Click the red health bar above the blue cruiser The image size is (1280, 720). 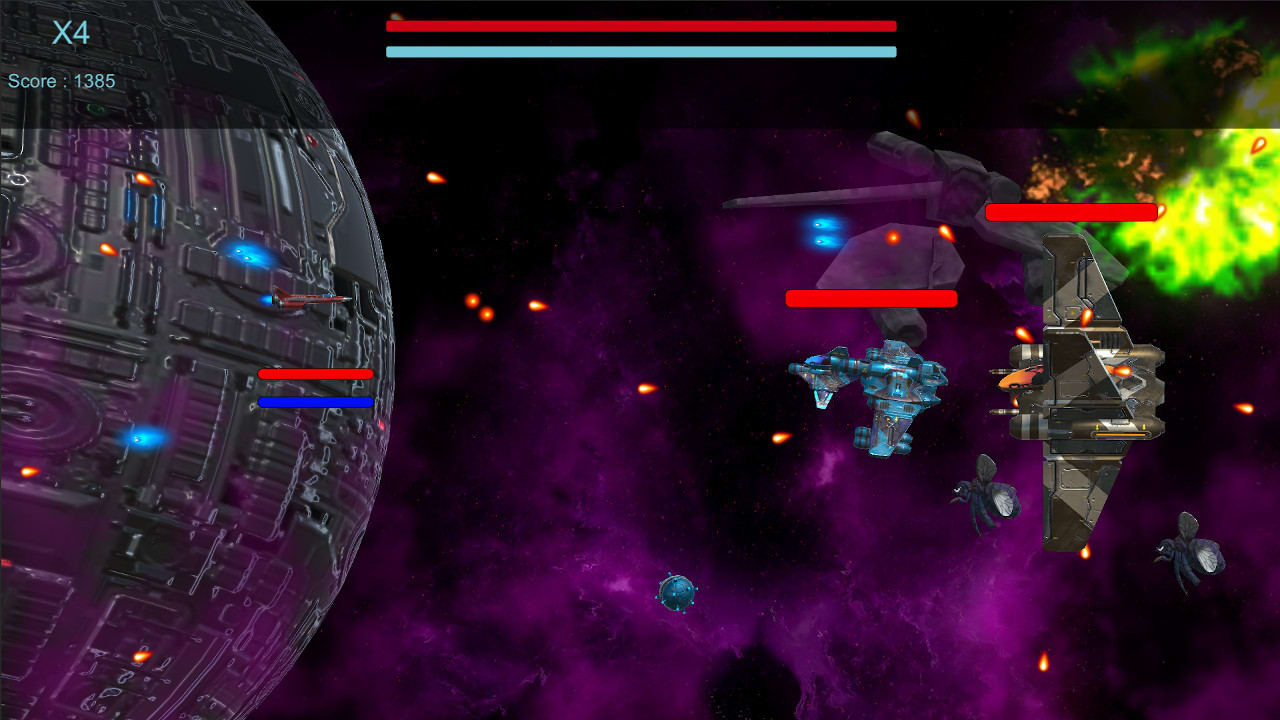[872, 298]
